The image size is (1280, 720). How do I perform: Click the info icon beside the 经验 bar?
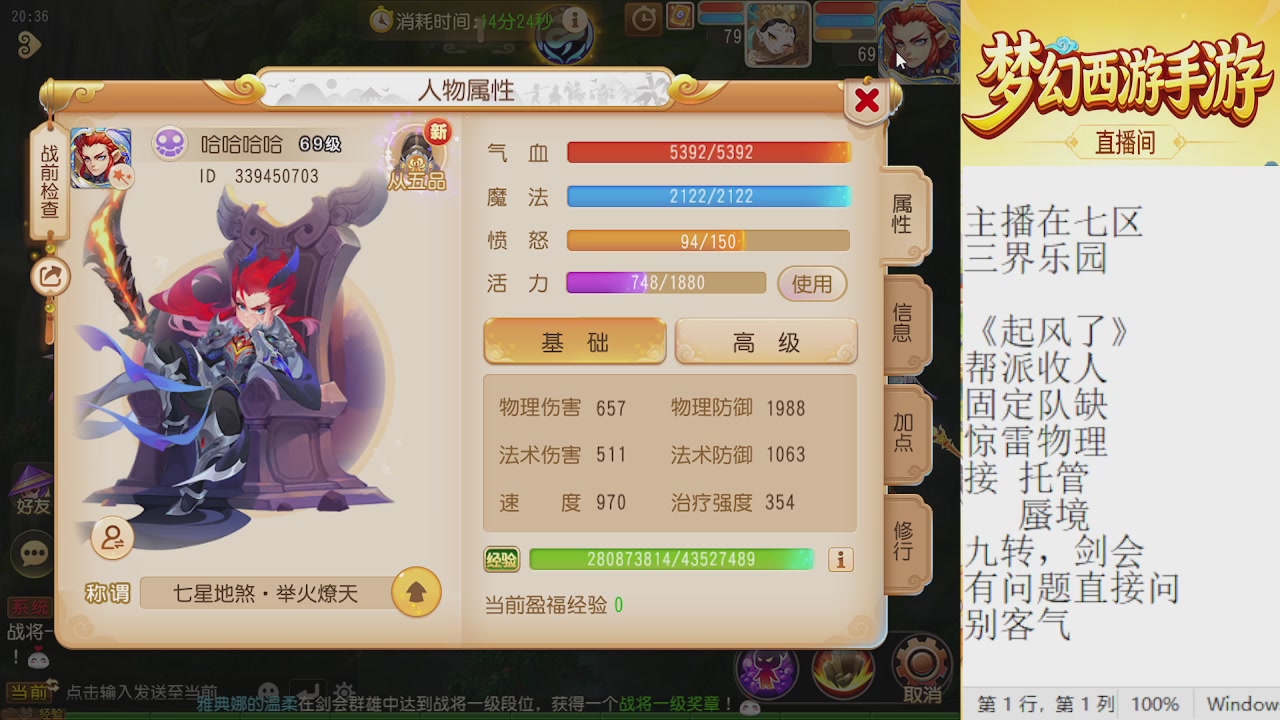(838, 560)
